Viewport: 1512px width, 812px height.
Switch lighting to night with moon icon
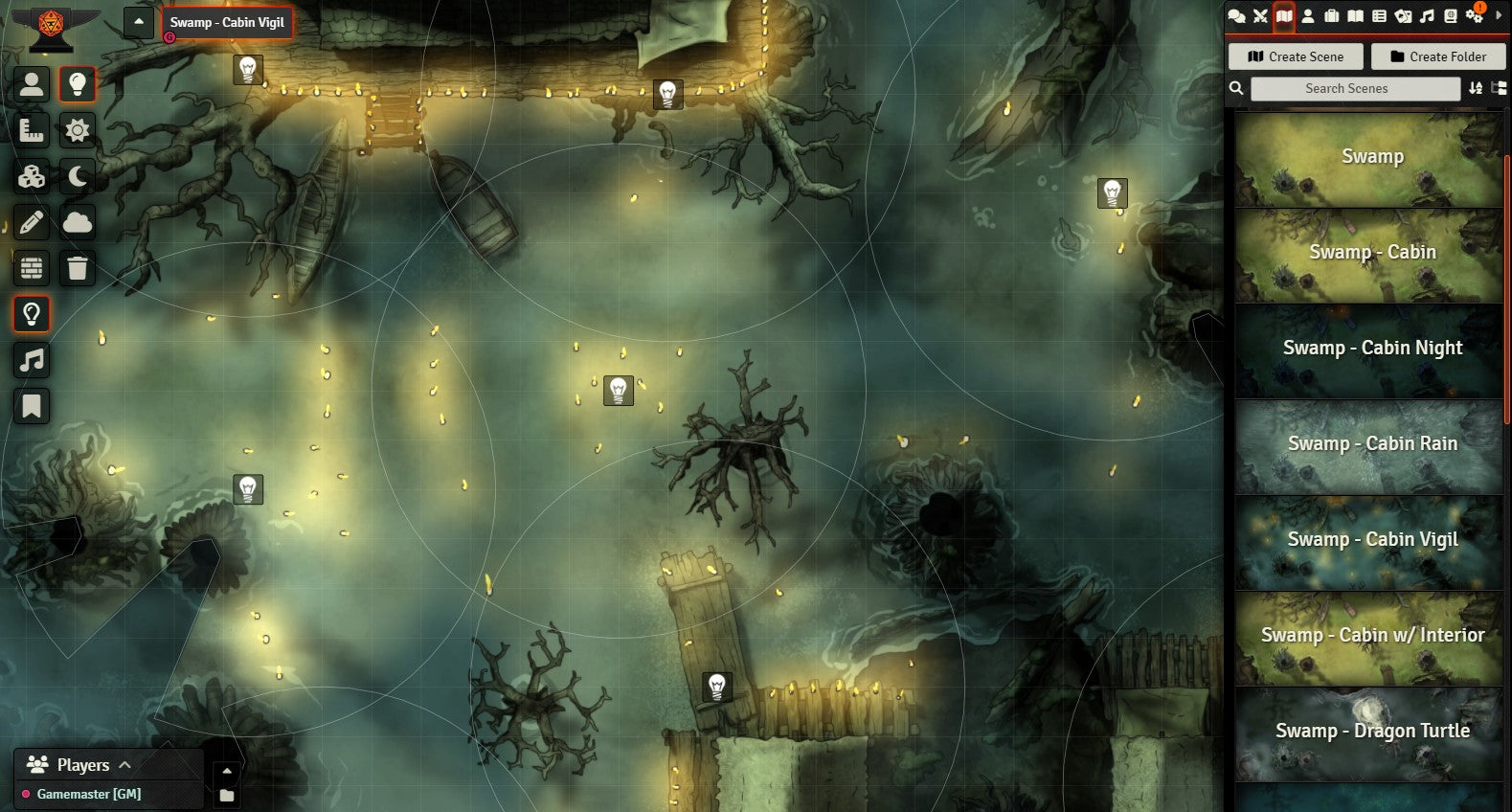pos(78,176)
